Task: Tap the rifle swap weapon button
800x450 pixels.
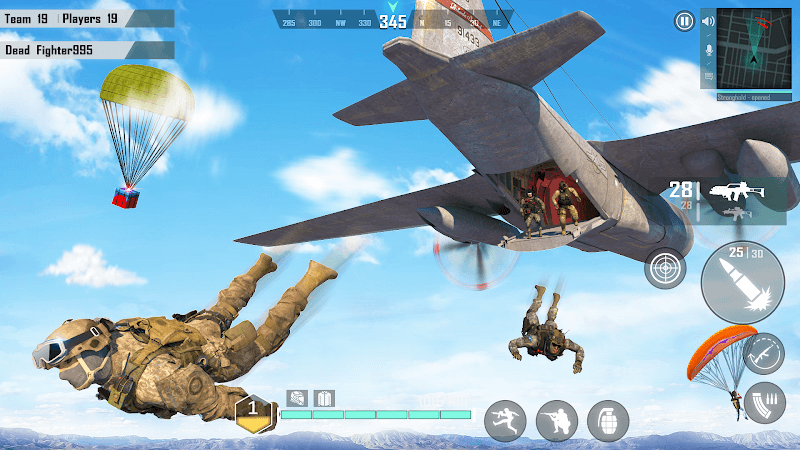Action: pos(763,353)
